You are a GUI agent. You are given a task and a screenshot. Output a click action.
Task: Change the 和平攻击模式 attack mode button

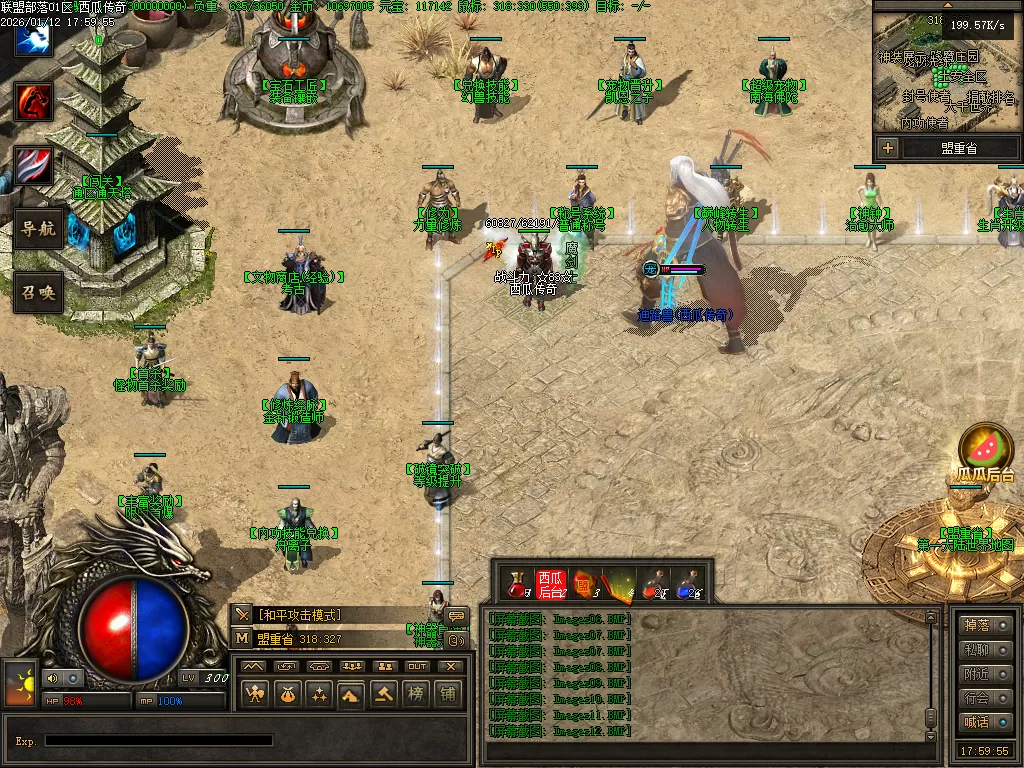click(300, 615)
